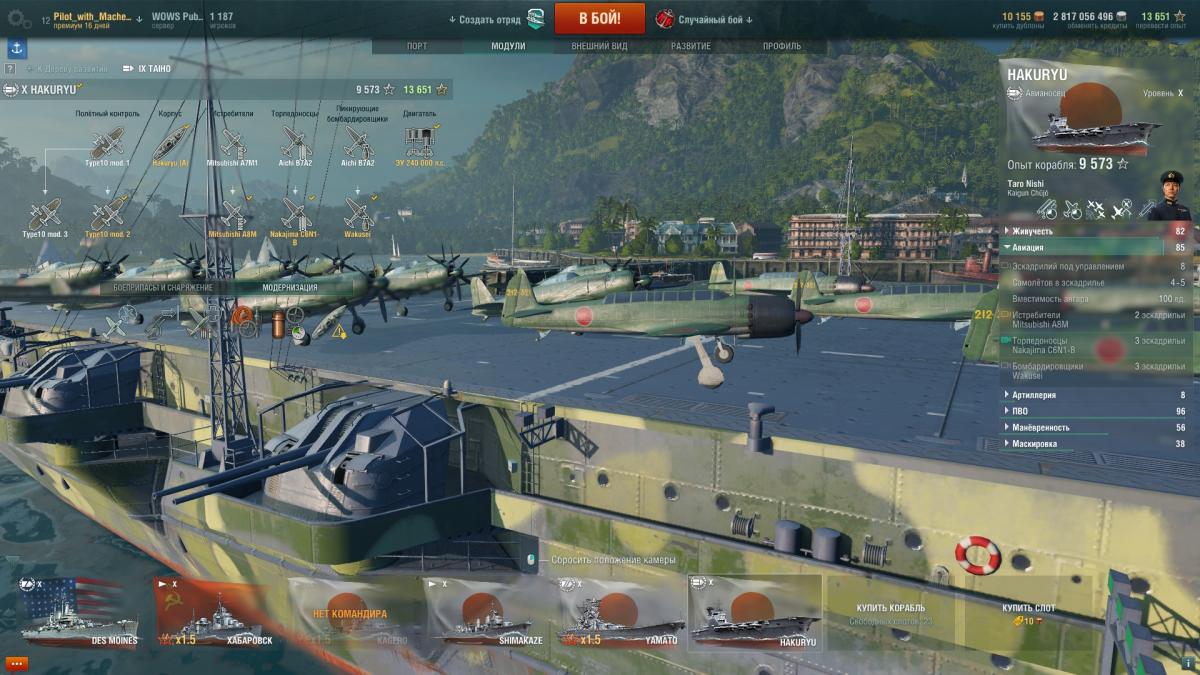1200x675 pixels.
Task: Show the ПРОФИЛЬ tab
Action: coord(782,46)
